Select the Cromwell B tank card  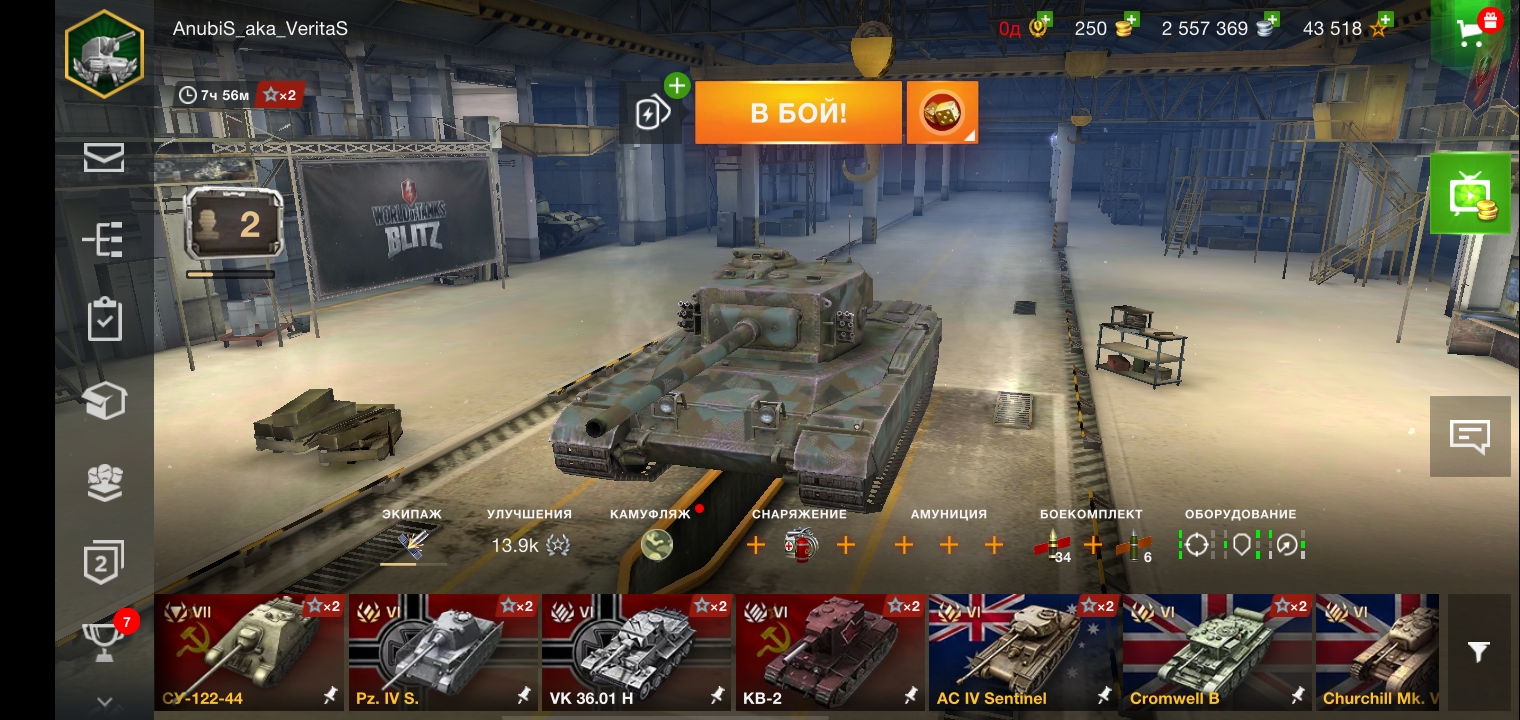click(x=1217, y=652)
